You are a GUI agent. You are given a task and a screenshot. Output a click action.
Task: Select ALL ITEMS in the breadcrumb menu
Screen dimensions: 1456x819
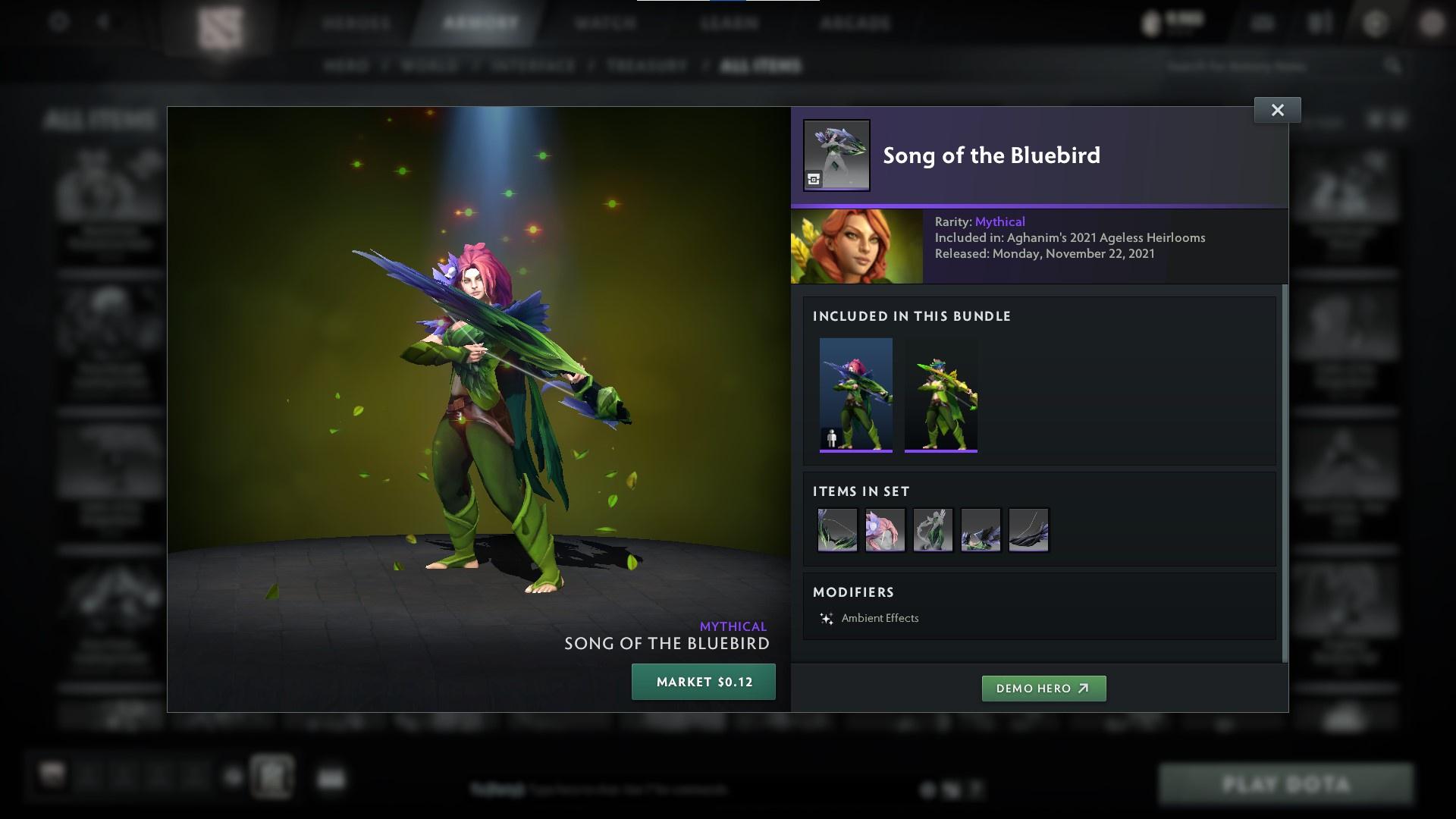[761, 66]
